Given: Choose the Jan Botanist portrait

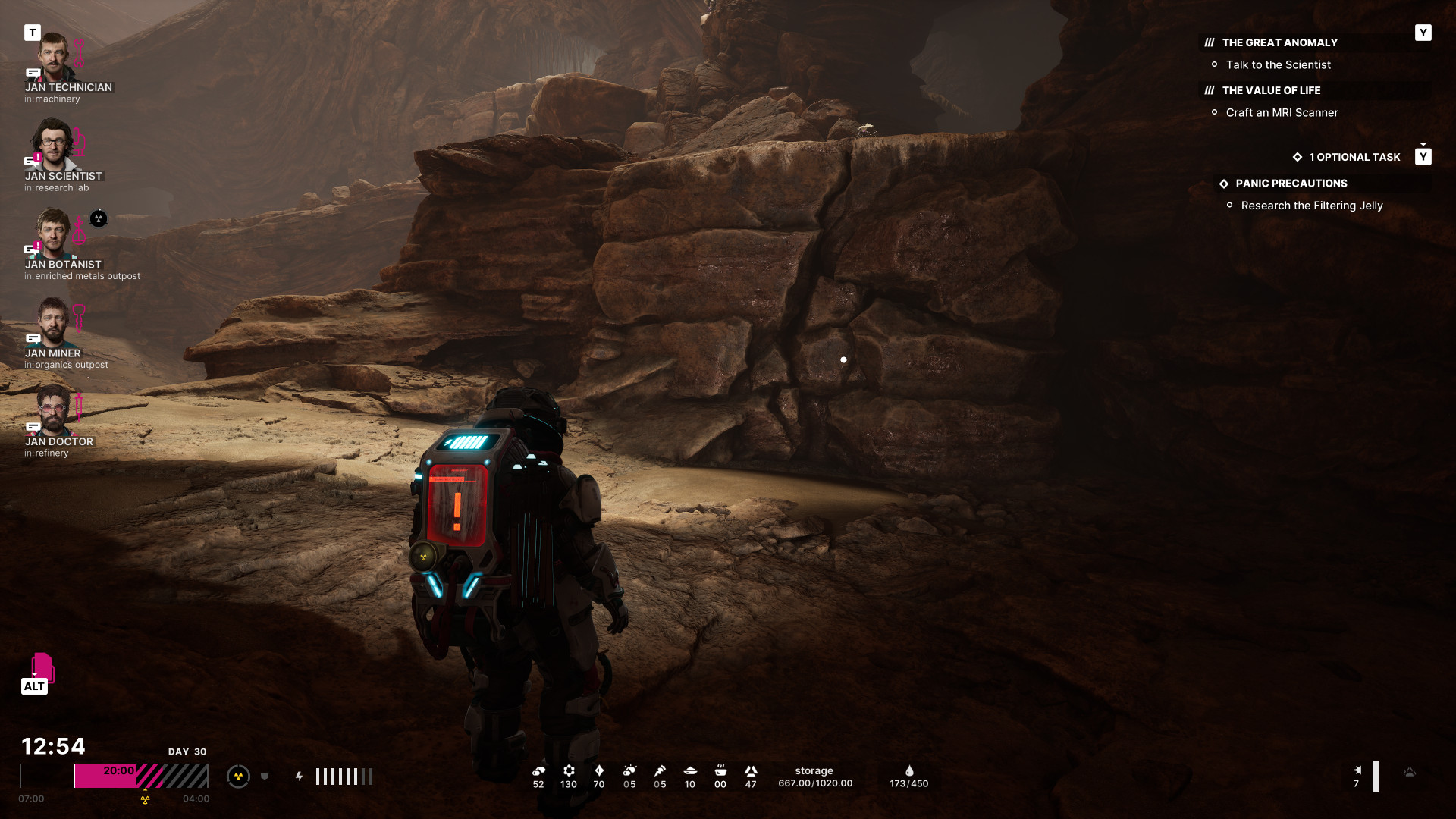Looking at the screenshot, I should [53, 234].
